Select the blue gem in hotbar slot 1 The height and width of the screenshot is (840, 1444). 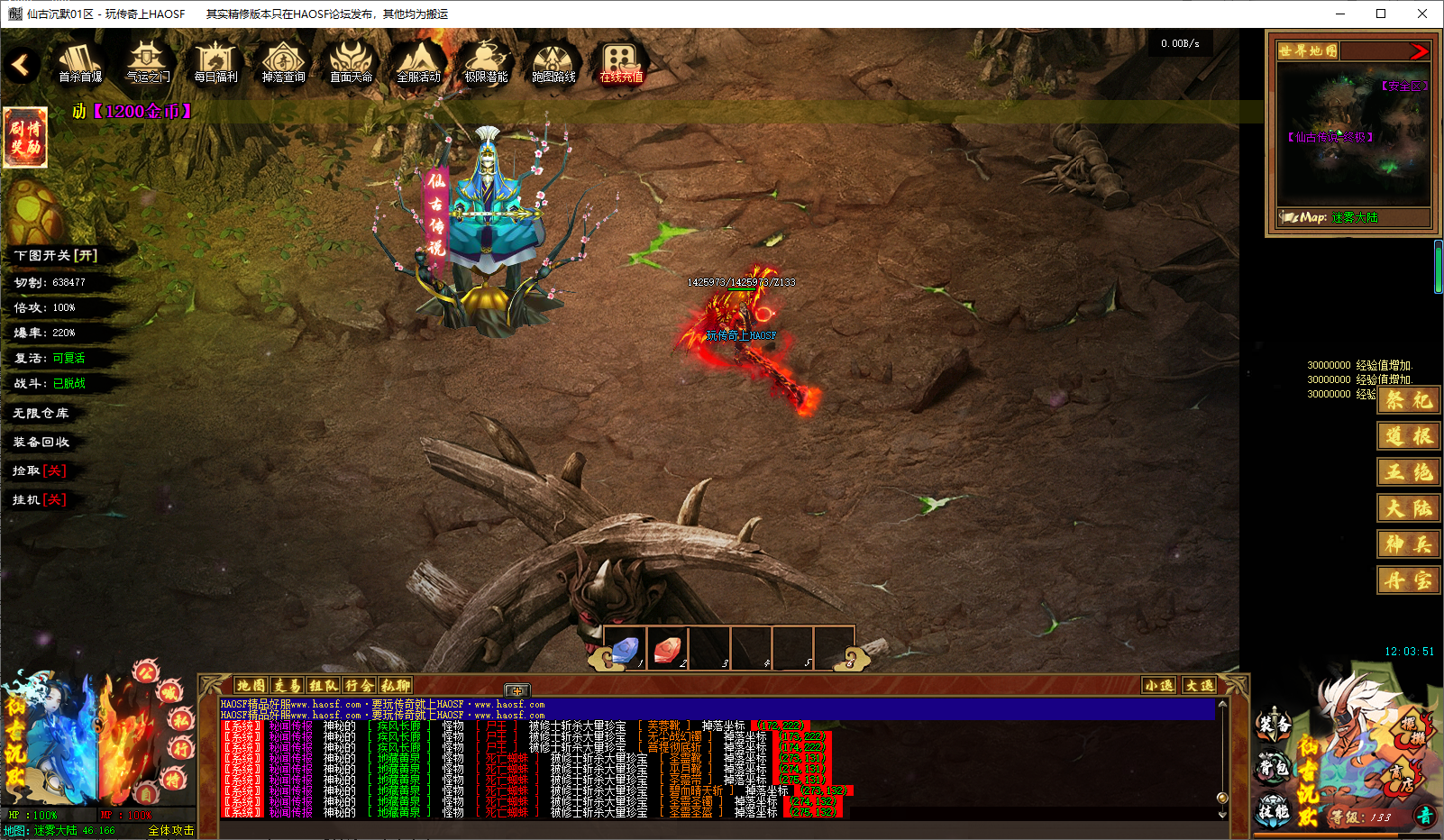point(626,649)
